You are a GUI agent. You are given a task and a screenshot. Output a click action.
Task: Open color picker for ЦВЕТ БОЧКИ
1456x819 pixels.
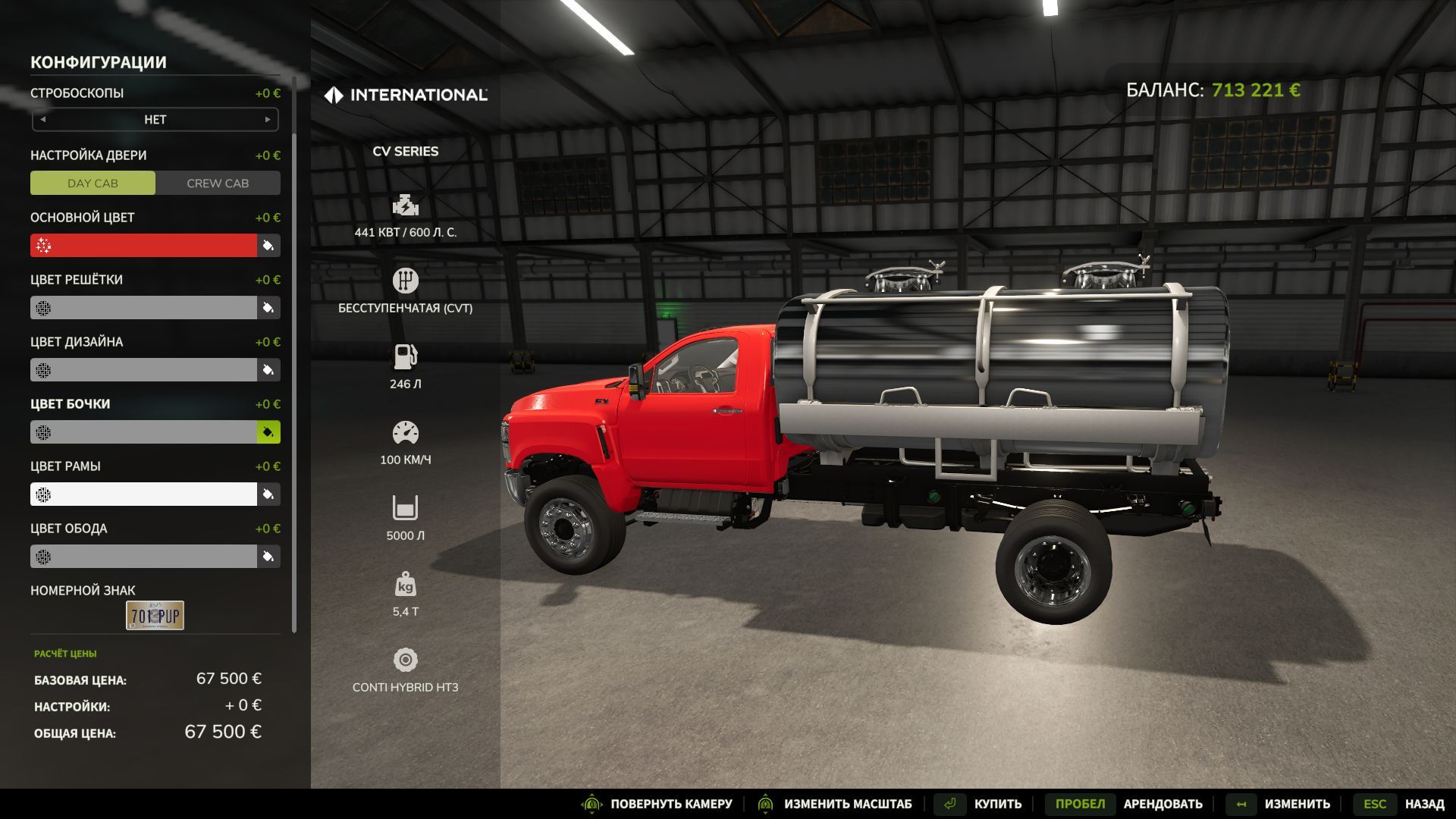coord(268,431)
